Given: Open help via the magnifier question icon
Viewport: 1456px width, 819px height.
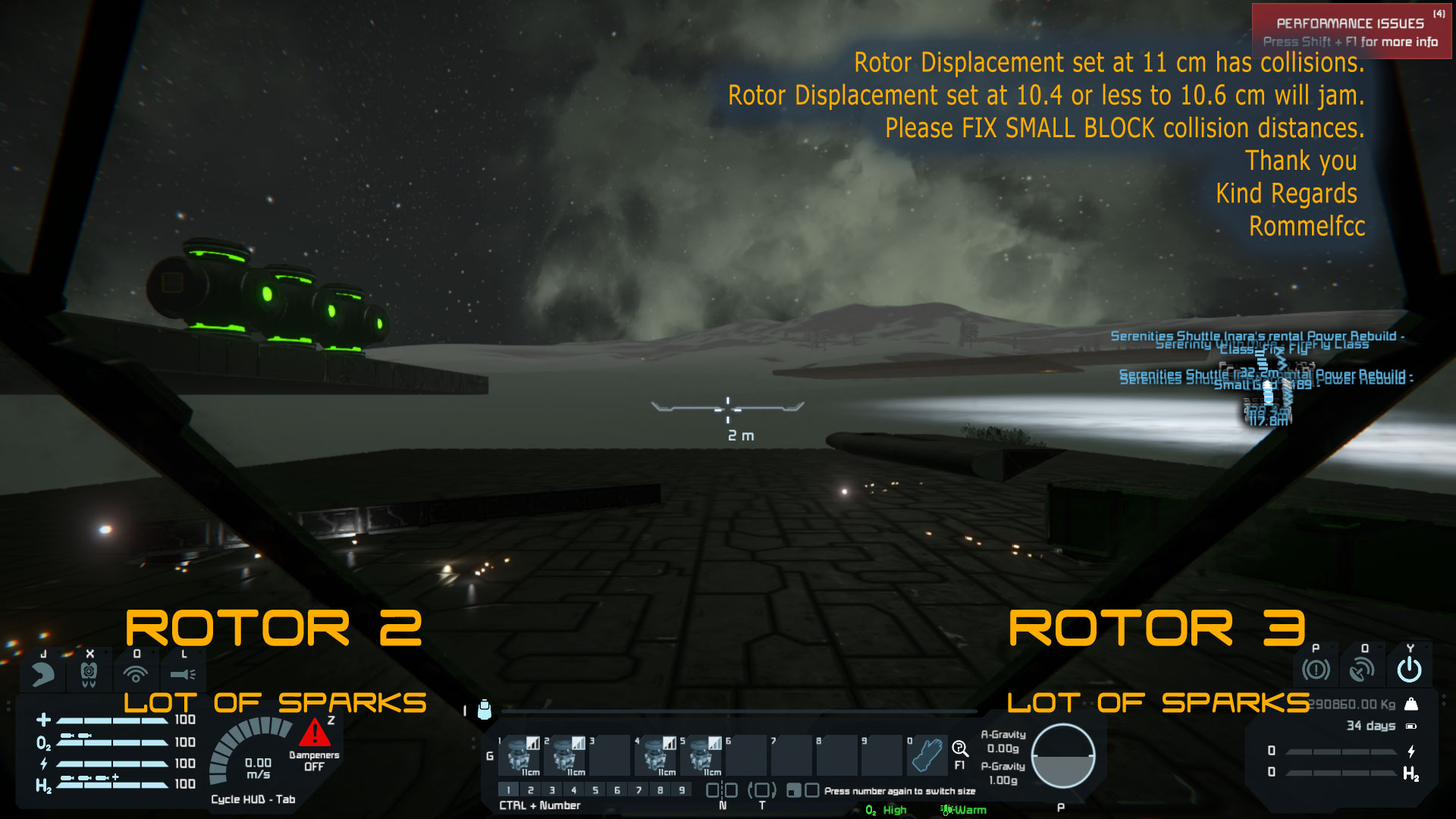Looking at the screenshot, I should (x=960, y=749).
